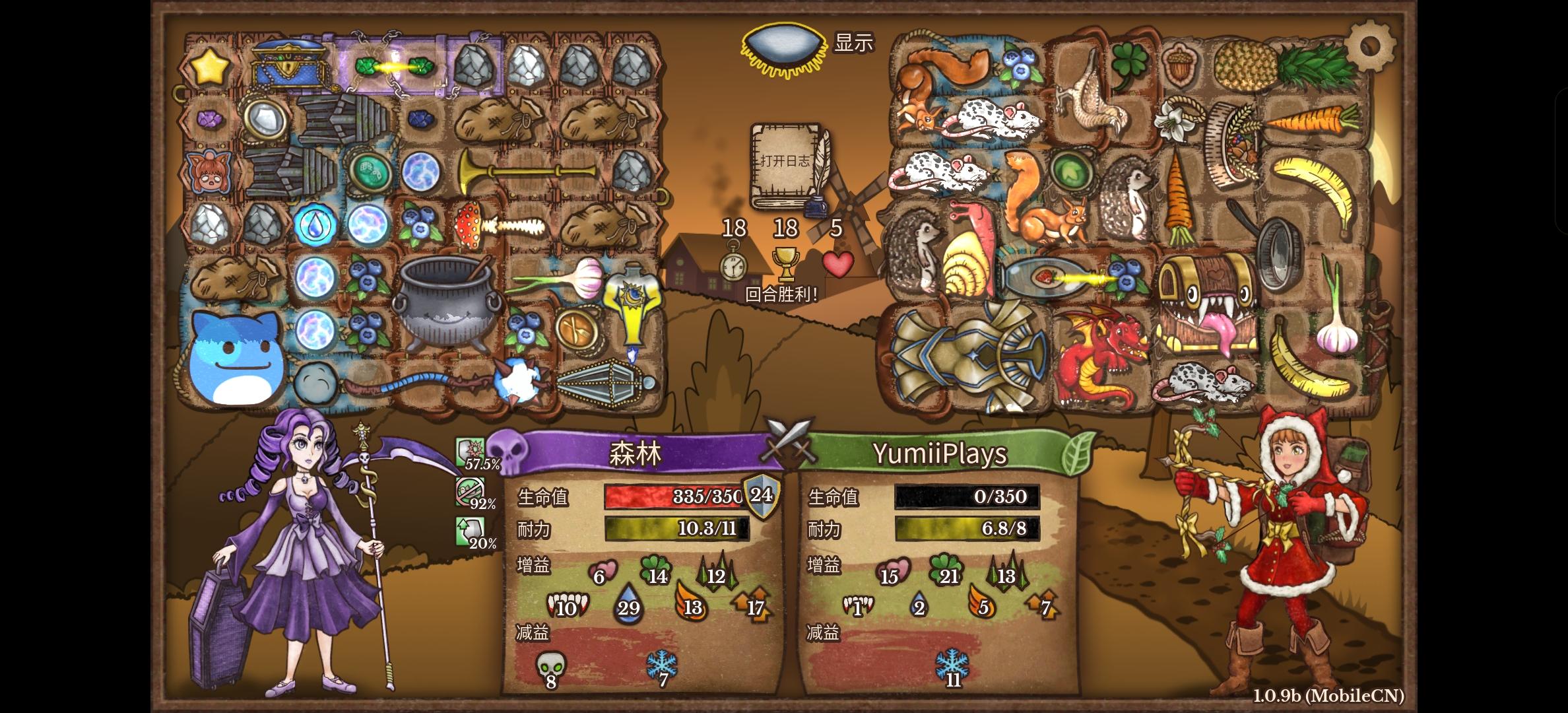1568x713 pixels.
Task: Toggle the 显示 eye to reveal hidden items
Action: [x=784, y=46]
